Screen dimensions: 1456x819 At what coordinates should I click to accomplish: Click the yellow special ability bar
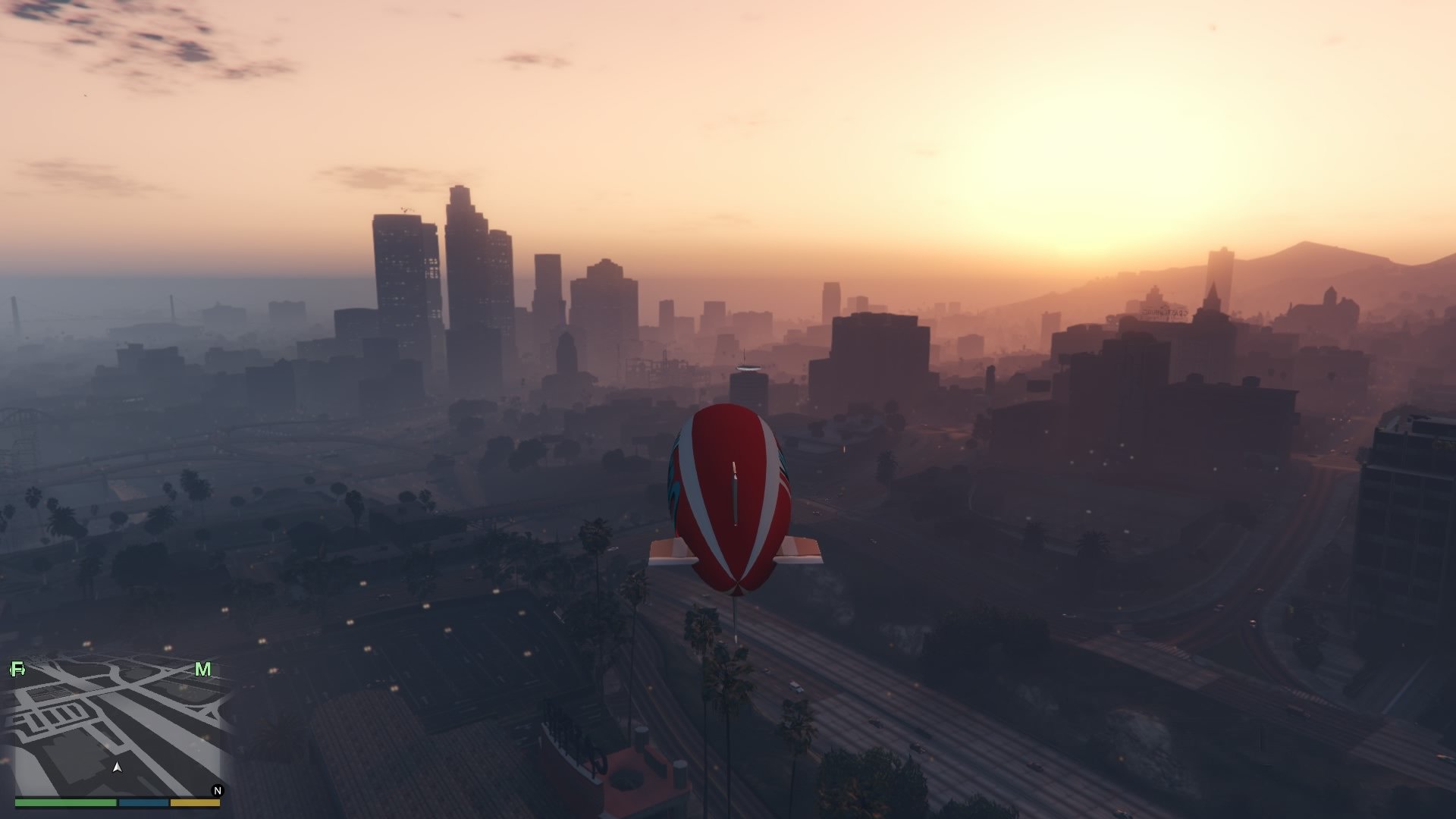tap(195, 803)
